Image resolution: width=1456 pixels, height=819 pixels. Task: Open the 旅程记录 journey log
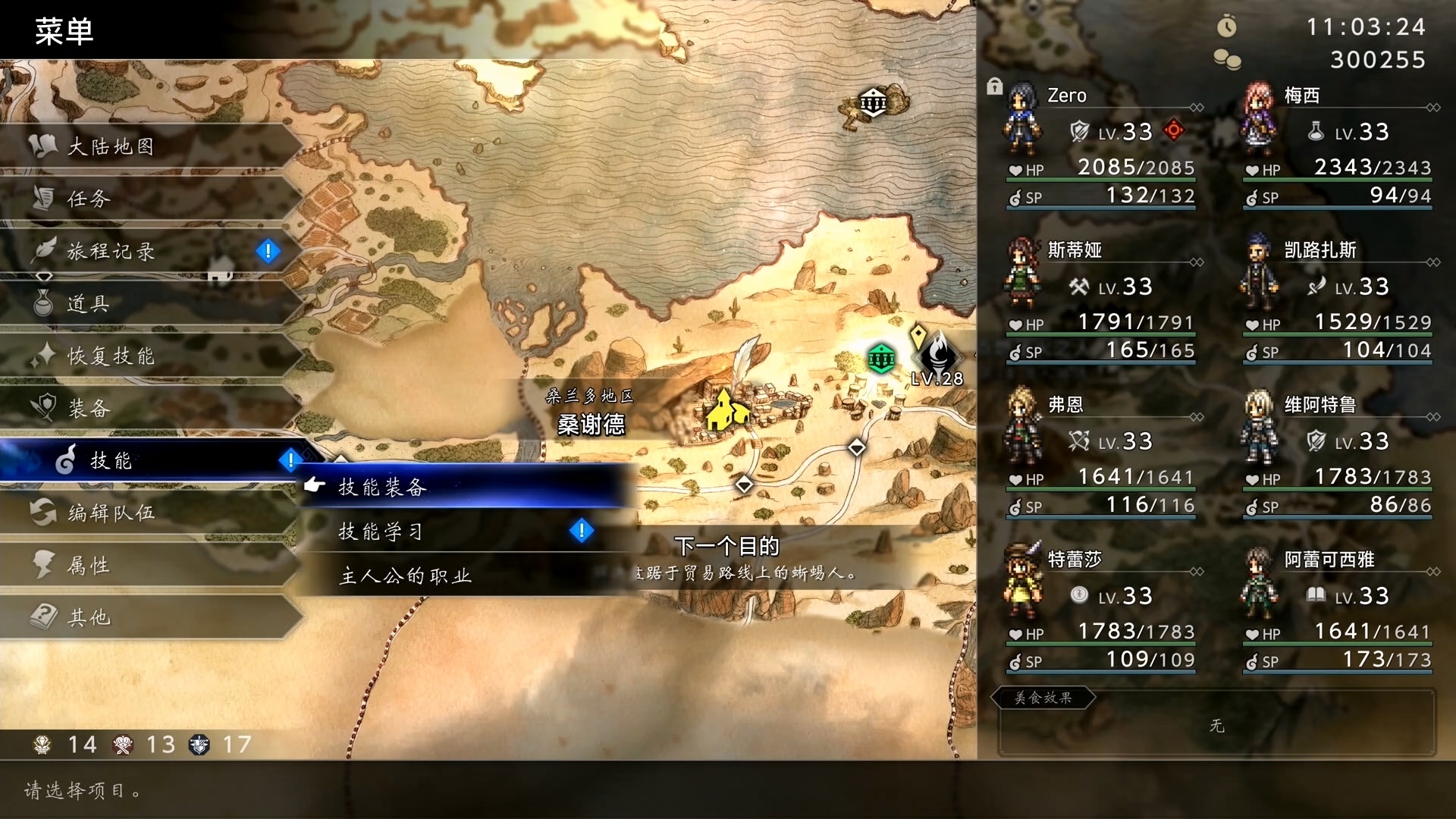tap(111, 251)
